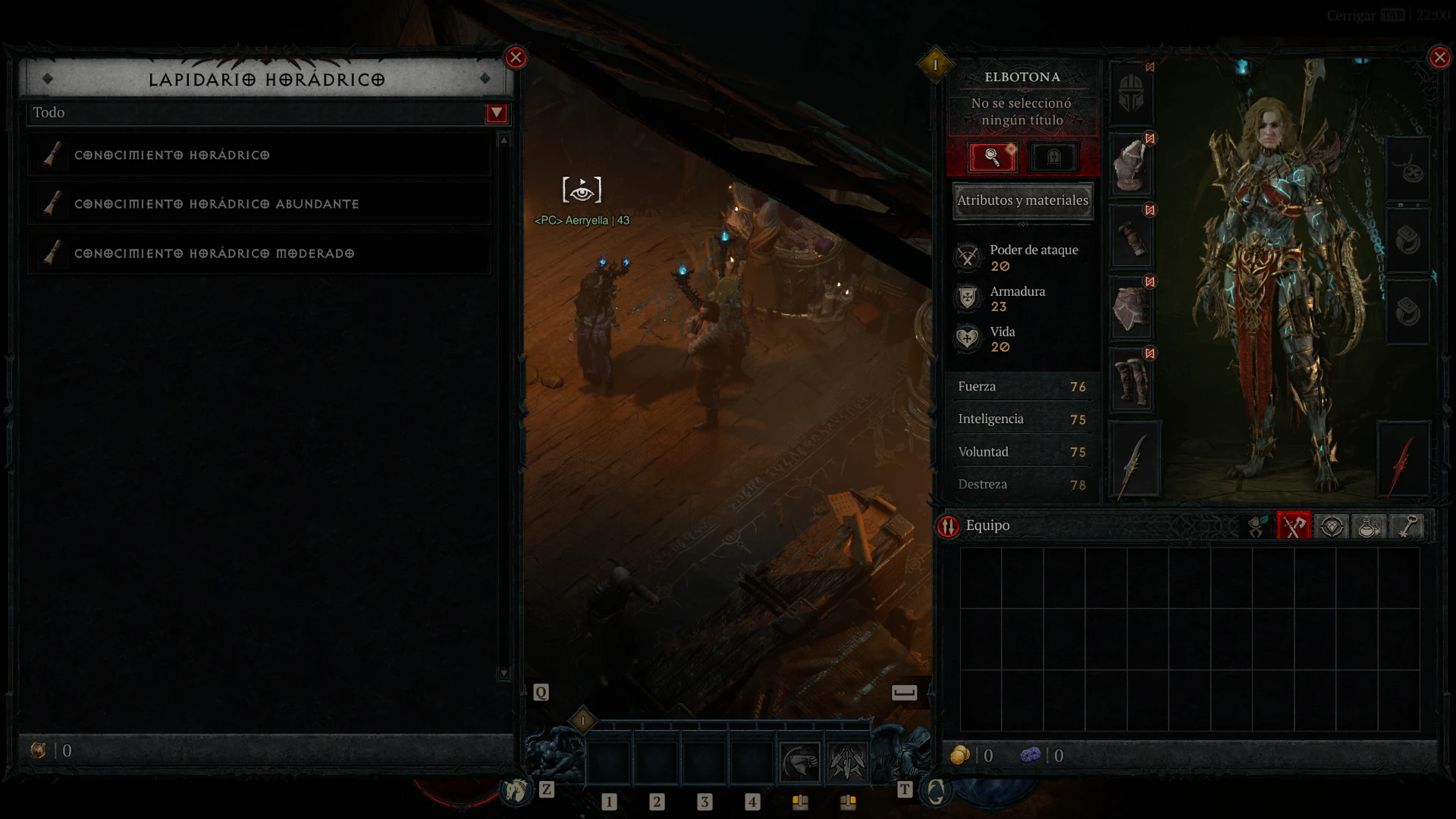Open the Todo filter dropdown
This screenshot has height=819, width=1456.
tap(496, 113)
